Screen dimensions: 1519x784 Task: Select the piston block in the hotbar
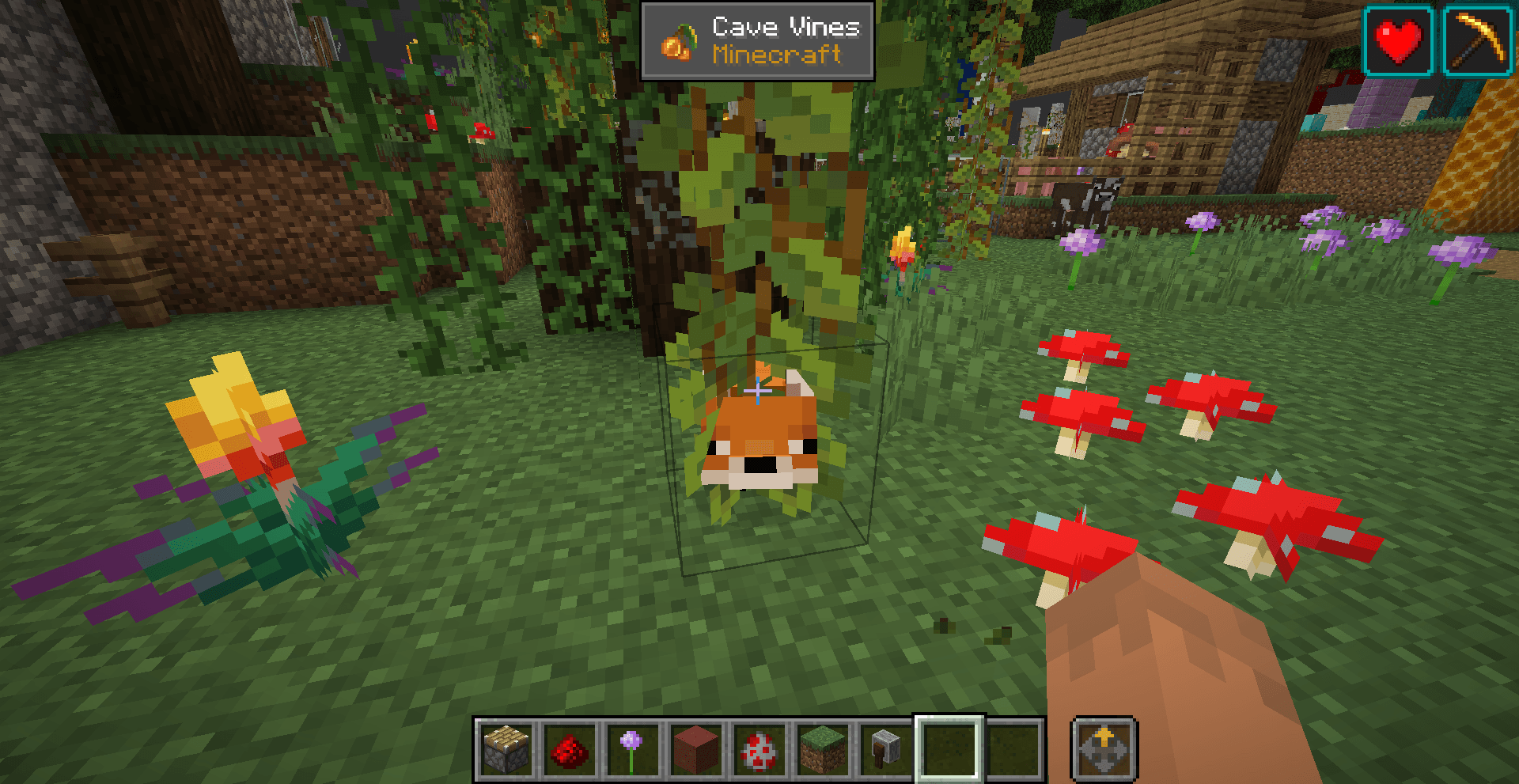[505, 747]
